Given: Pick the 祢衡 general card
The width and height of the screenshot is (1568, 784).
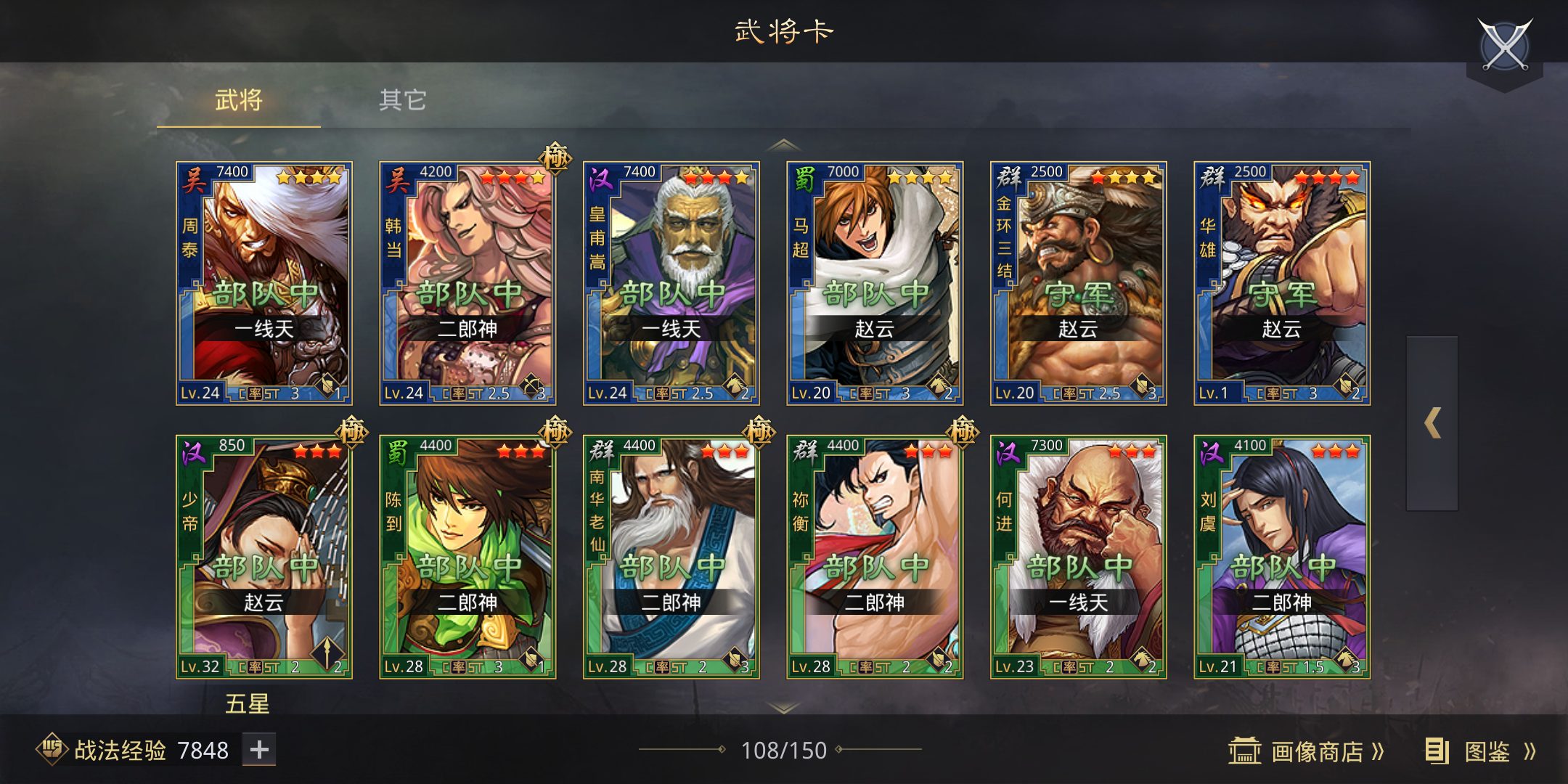Looking at the screenshot, I should [x=875, y=557].
